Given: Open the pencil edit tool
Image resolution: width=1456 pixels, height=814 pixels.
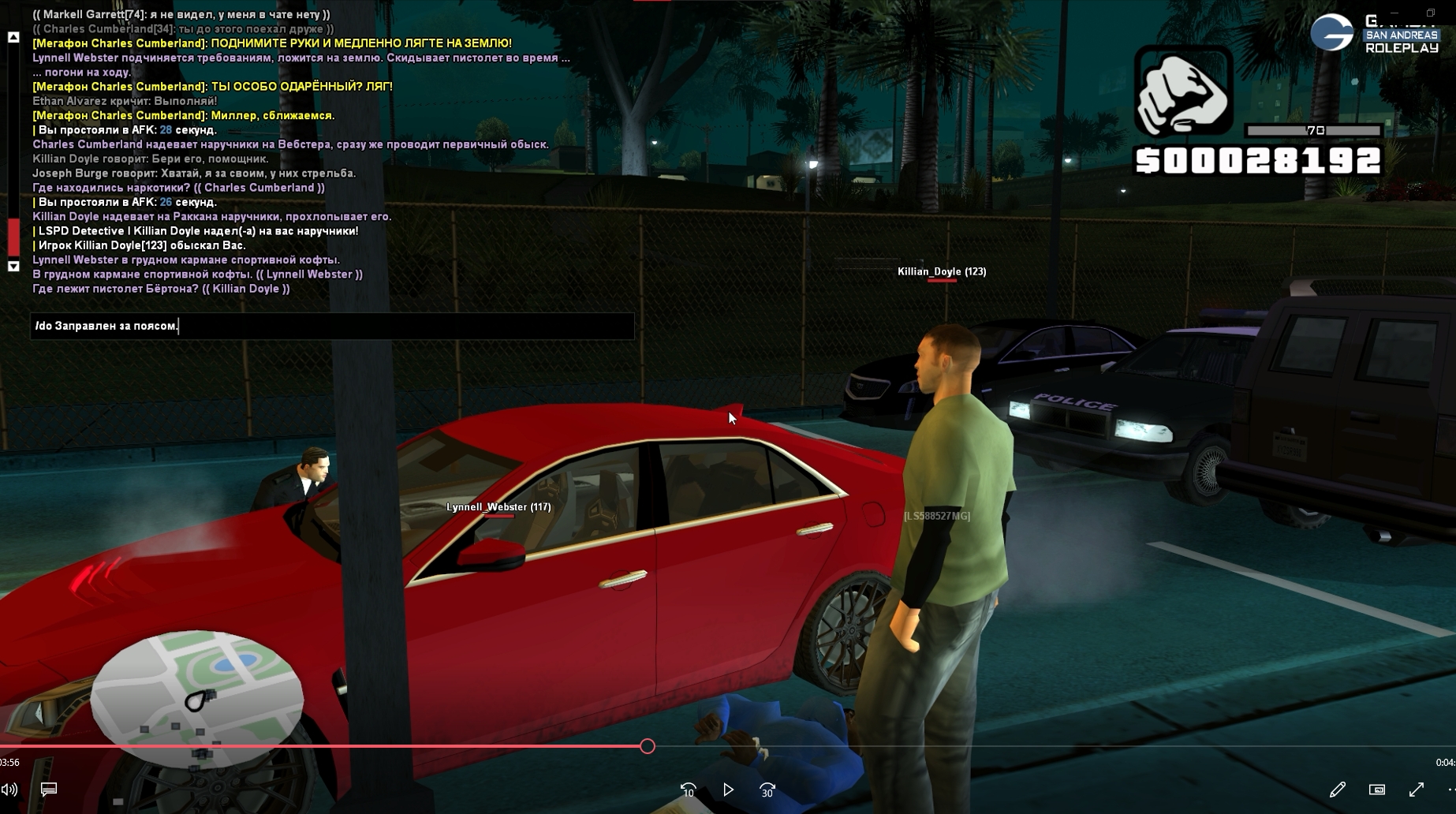Looking at the screenshot, I should (1337, 790).
